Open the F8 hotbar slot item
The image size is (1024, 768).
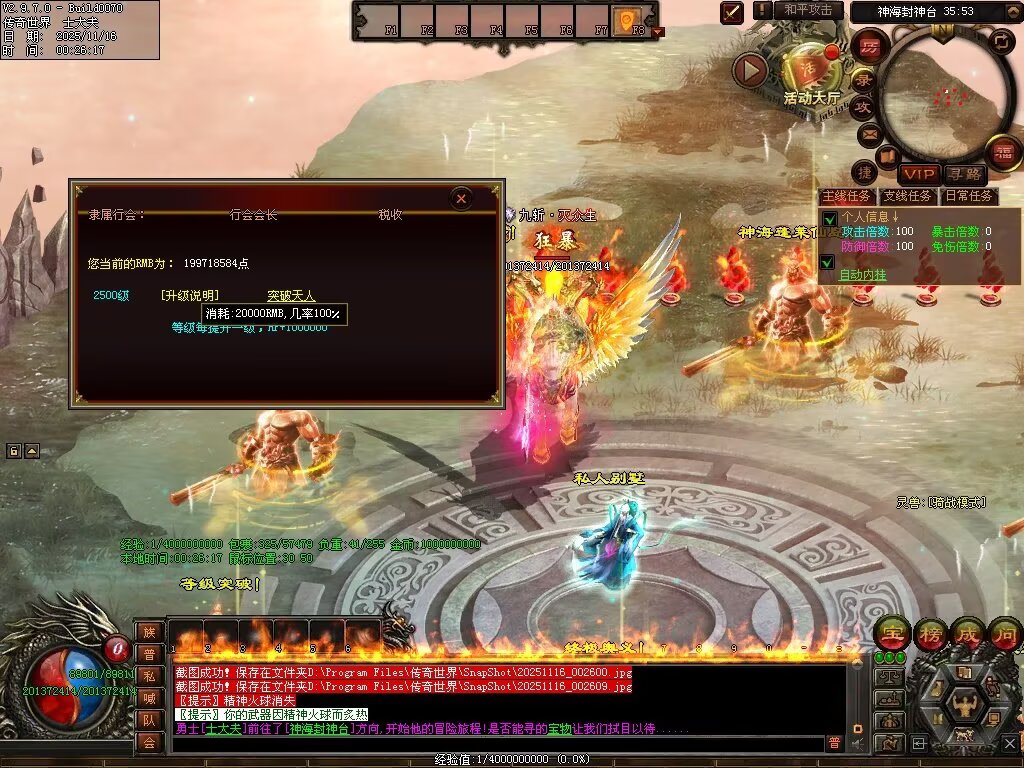[x=627, y=19]
